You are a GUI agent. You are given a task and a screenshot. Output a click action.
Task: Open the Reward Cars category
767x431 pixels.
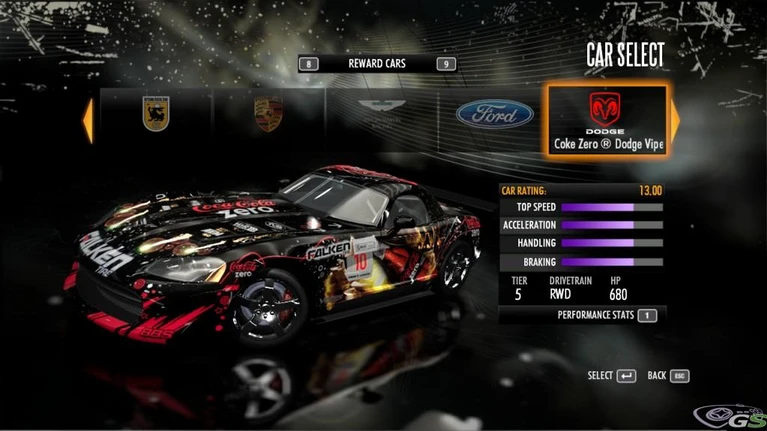[377, 64]
